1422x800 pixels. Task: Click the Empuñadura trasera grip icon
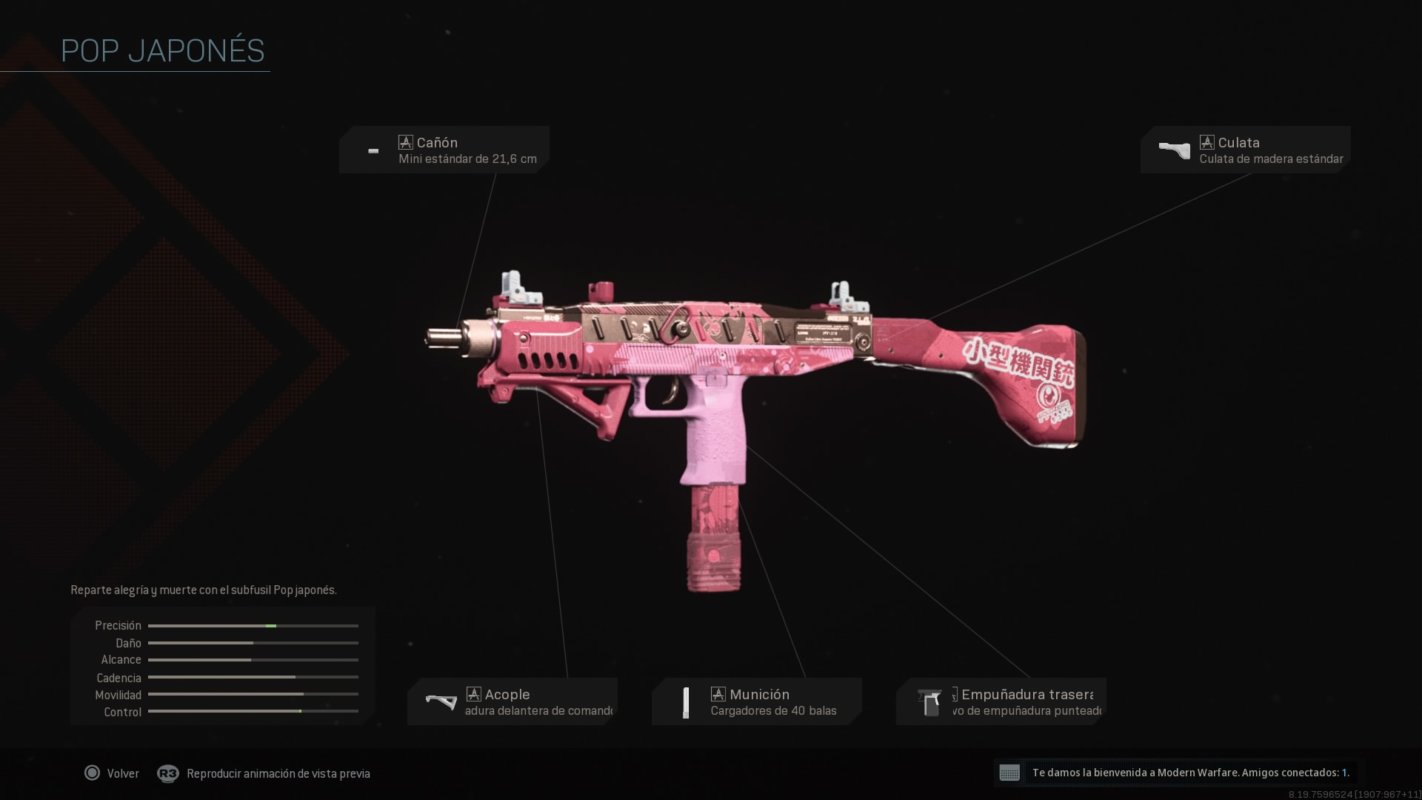pyautogui.click(x=930, y=701)
